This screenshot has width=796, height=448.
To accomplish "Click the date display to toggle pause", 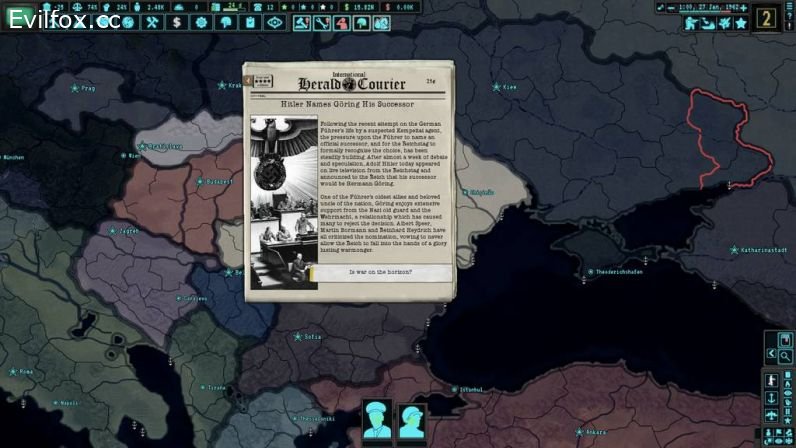I will point(703,7).
